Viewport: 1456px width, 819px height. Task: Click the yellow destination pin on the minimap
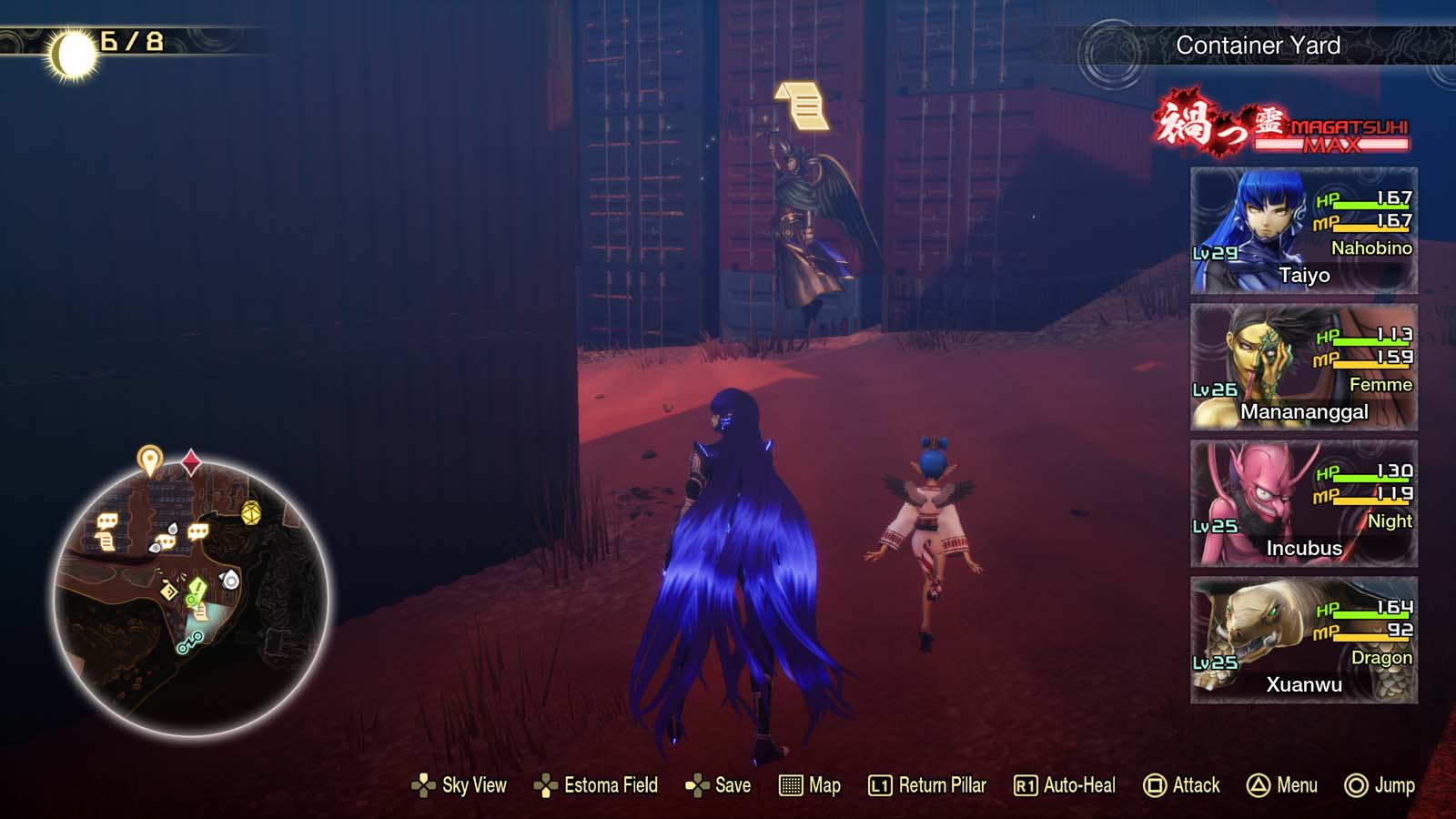(x=148, y=459)
